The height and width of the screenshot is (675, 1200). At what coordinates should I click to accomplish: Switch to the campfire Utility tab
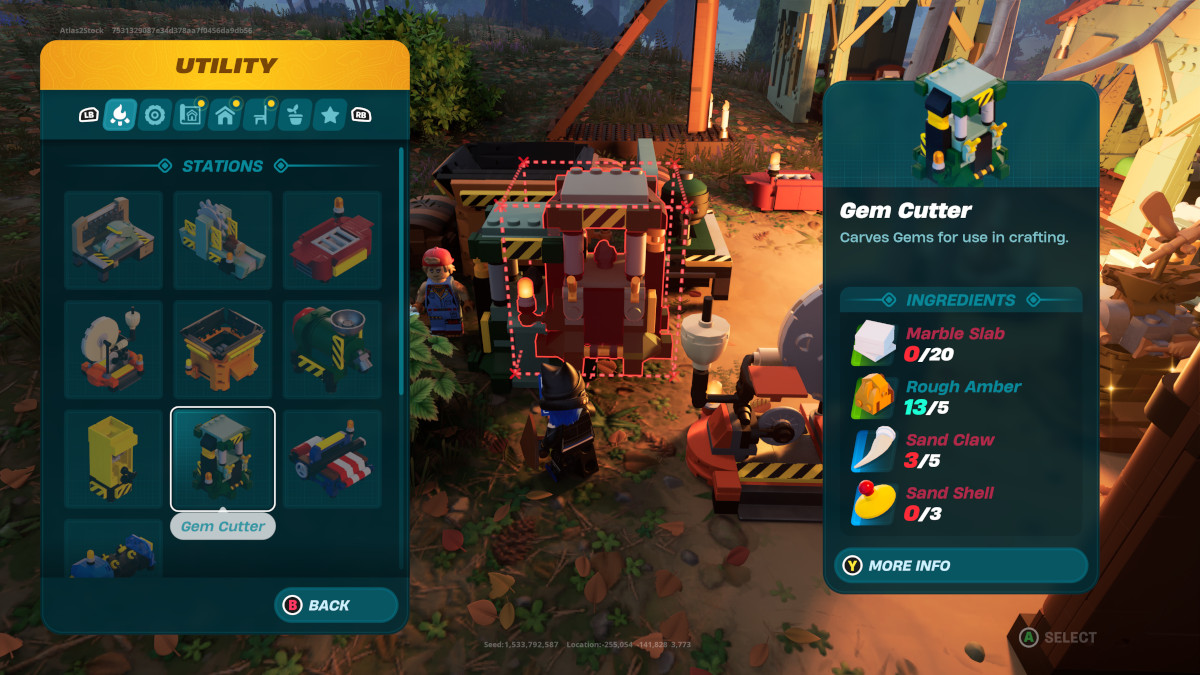click(x=120, y=115)
